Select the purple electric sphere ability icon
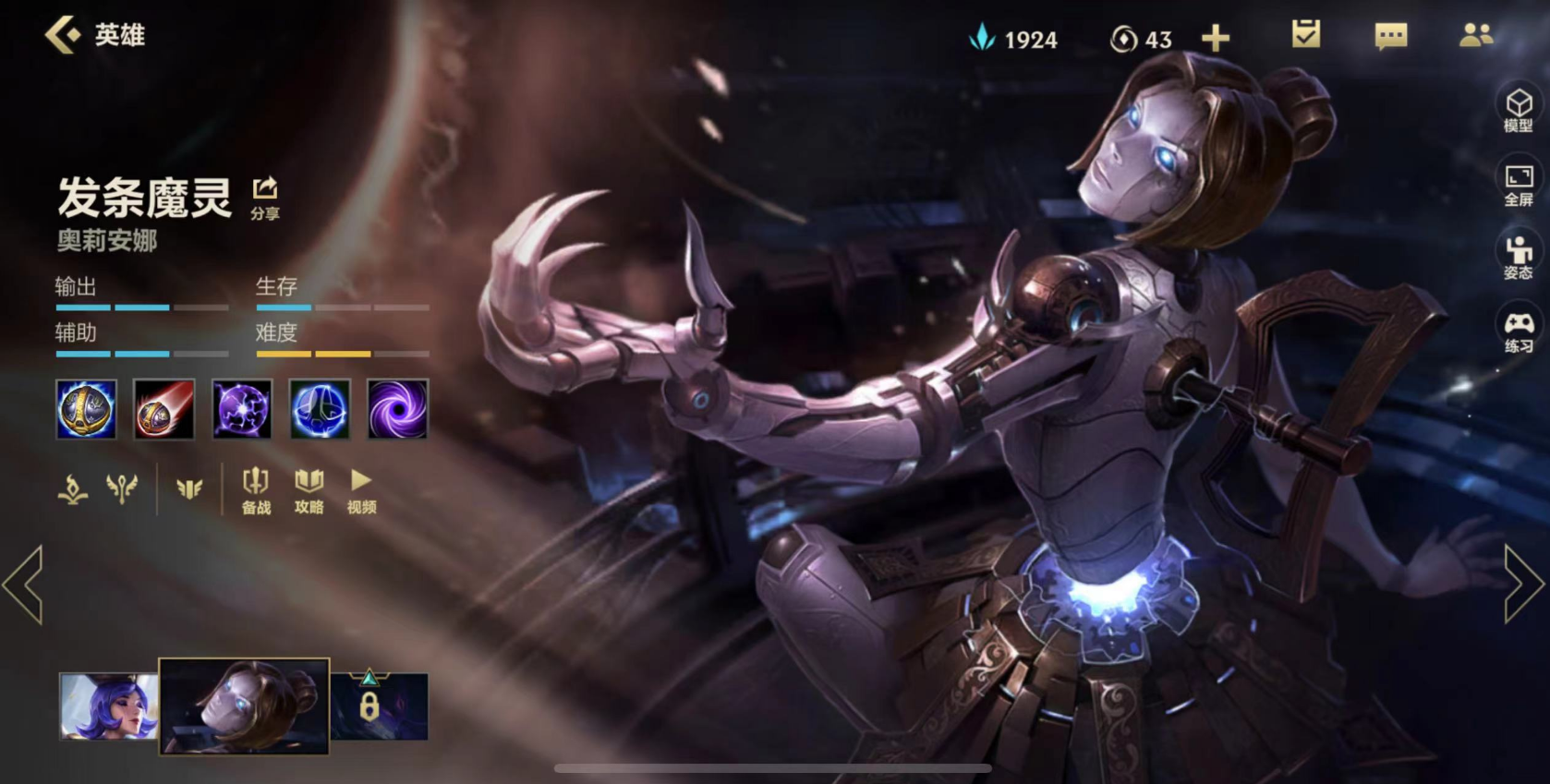The height and width of the screenshot is (784, 1550). pos(242,409)
